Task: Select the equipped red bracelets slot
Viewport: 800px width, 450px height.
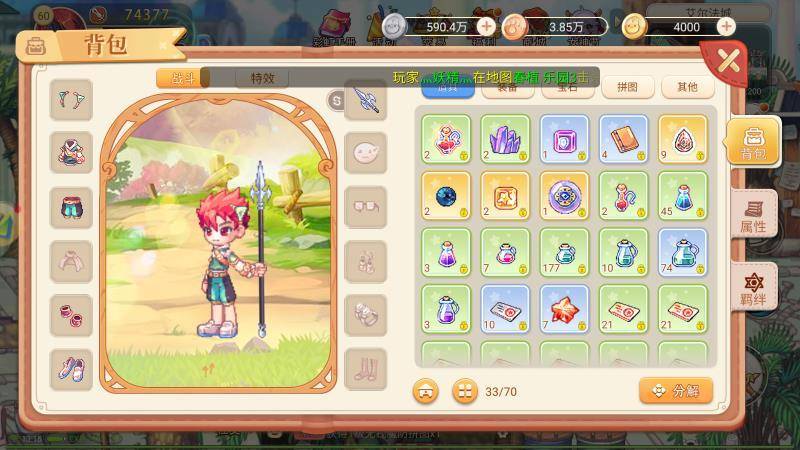Action: 71,315
